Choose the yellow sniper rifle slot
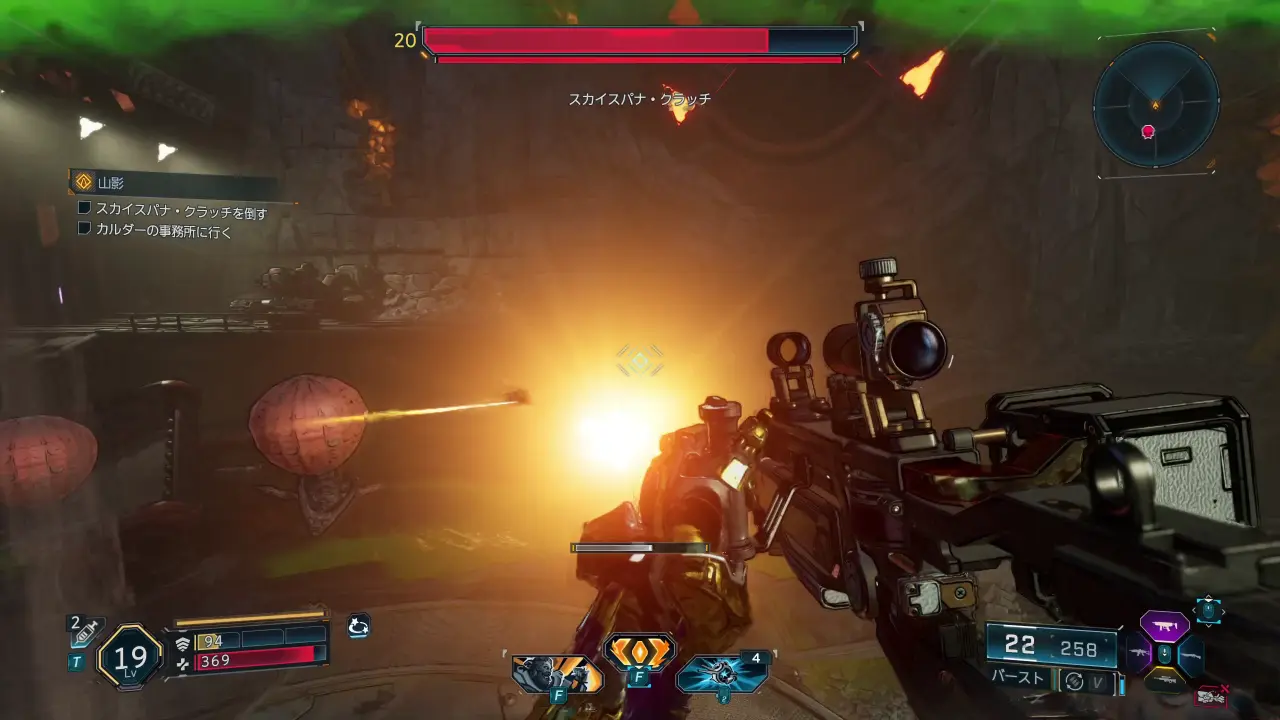The width and height of the screenshot is (1280, 720). click(1163, 682)
